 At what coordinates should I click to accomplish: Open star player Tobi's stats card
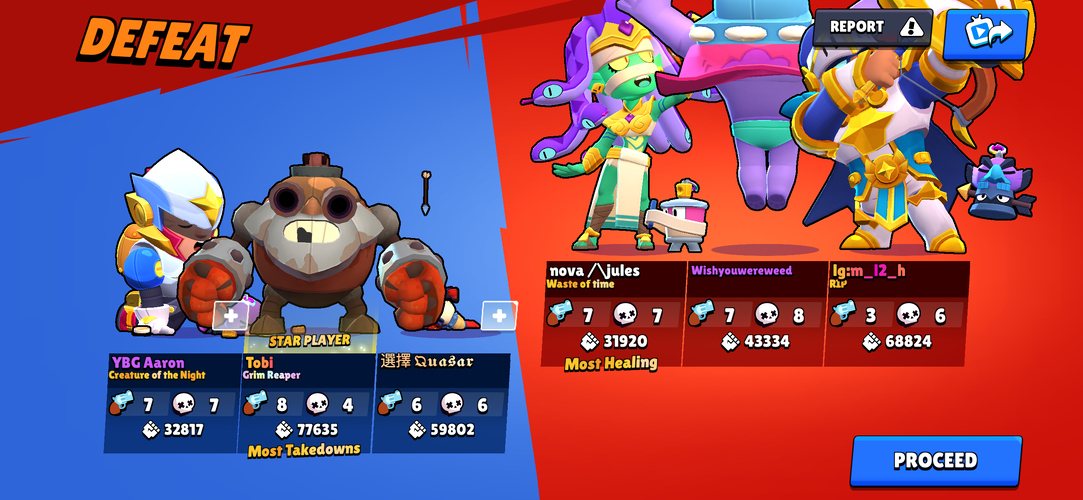click(x=305, y=402)
